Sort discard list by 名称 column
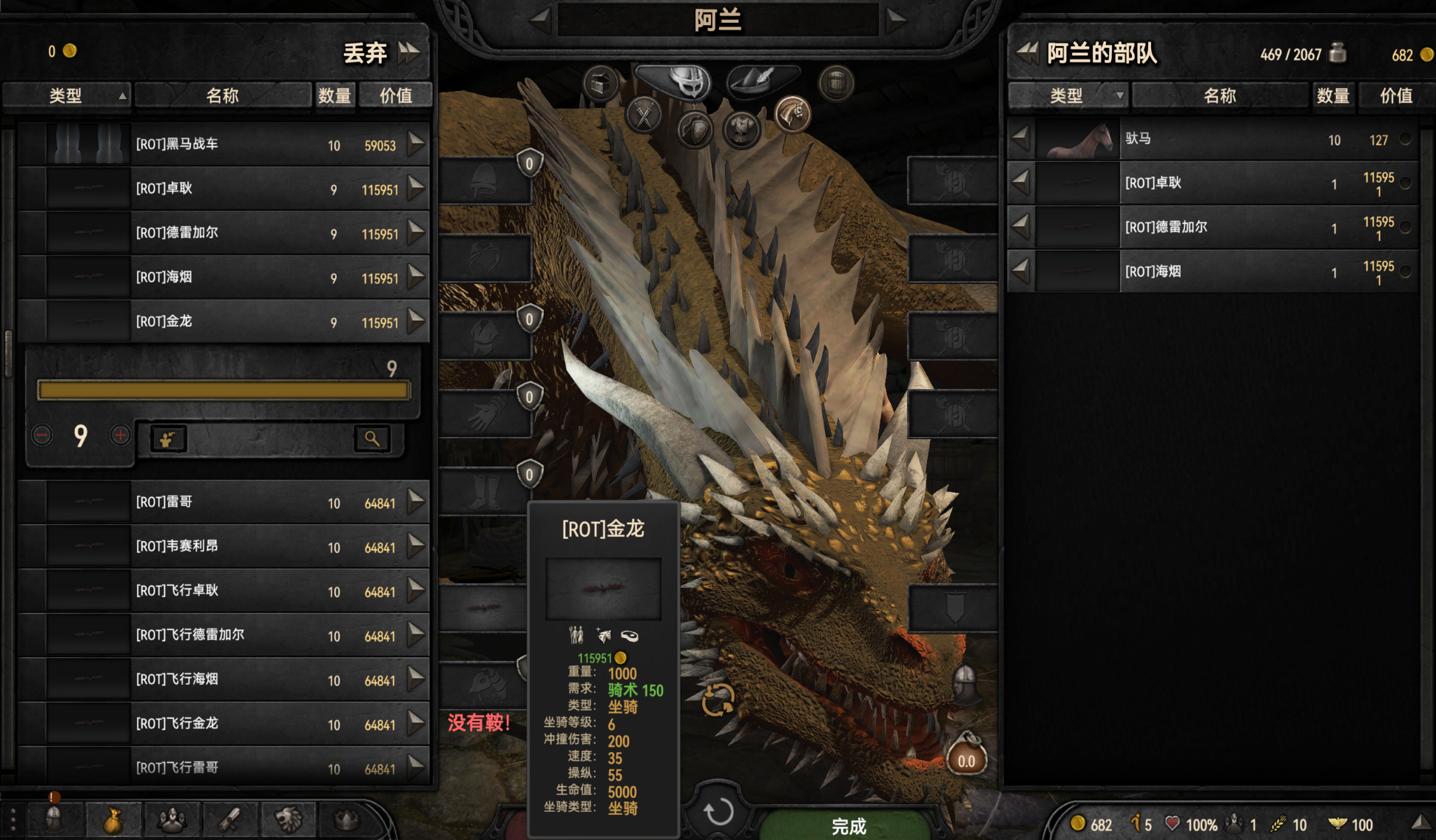 222,95
